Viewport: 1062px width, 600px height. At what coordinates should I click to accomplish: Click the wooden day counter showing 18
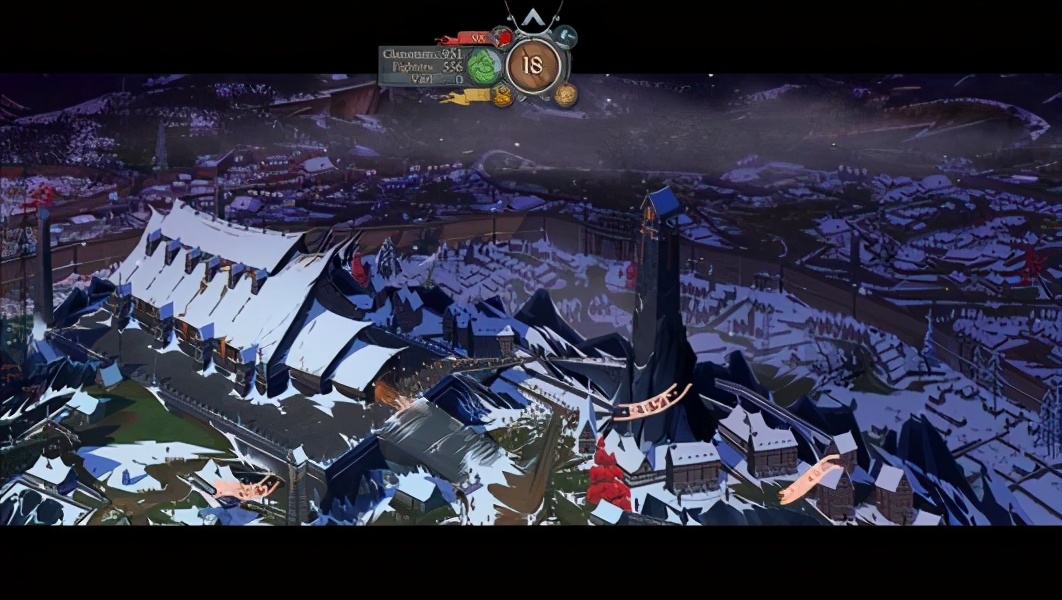pos(533,66)
